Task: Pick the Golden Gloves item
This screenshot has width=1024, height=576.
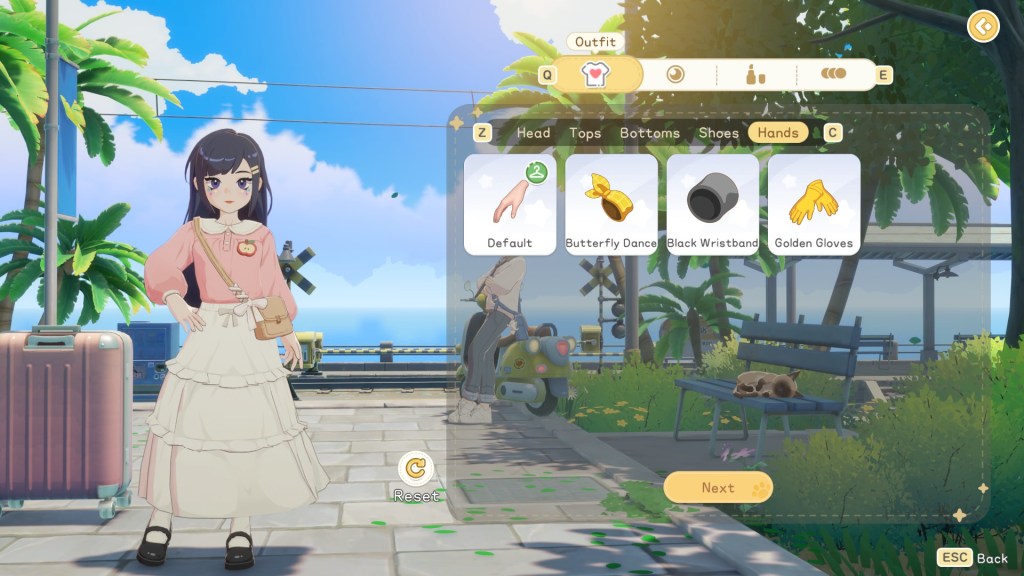Action: [x=813, y=204]
